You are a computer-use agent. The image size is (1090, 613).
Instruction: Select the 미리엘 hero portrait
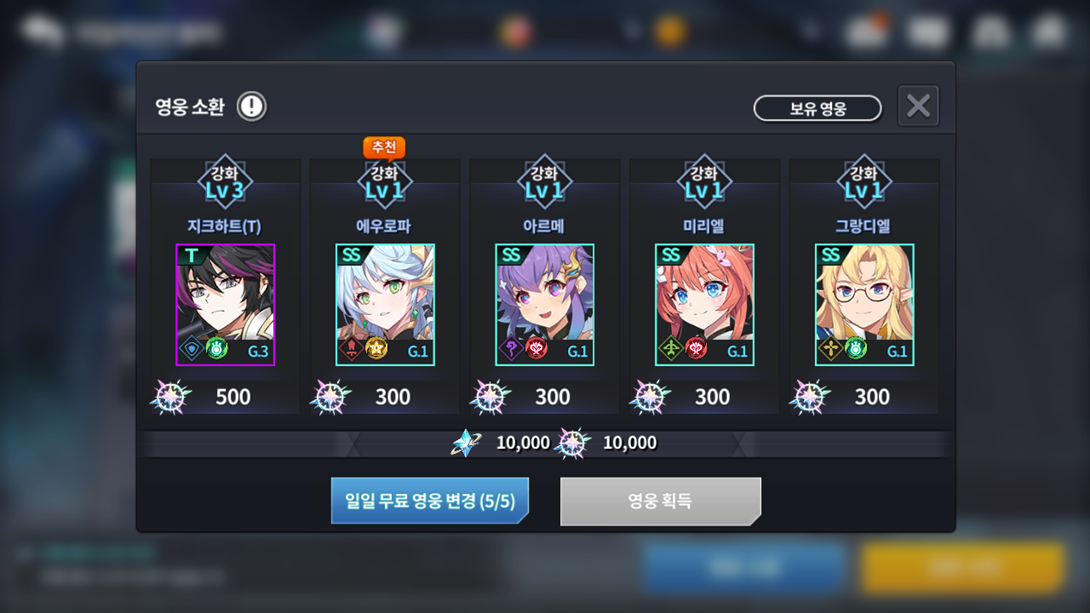704,305
